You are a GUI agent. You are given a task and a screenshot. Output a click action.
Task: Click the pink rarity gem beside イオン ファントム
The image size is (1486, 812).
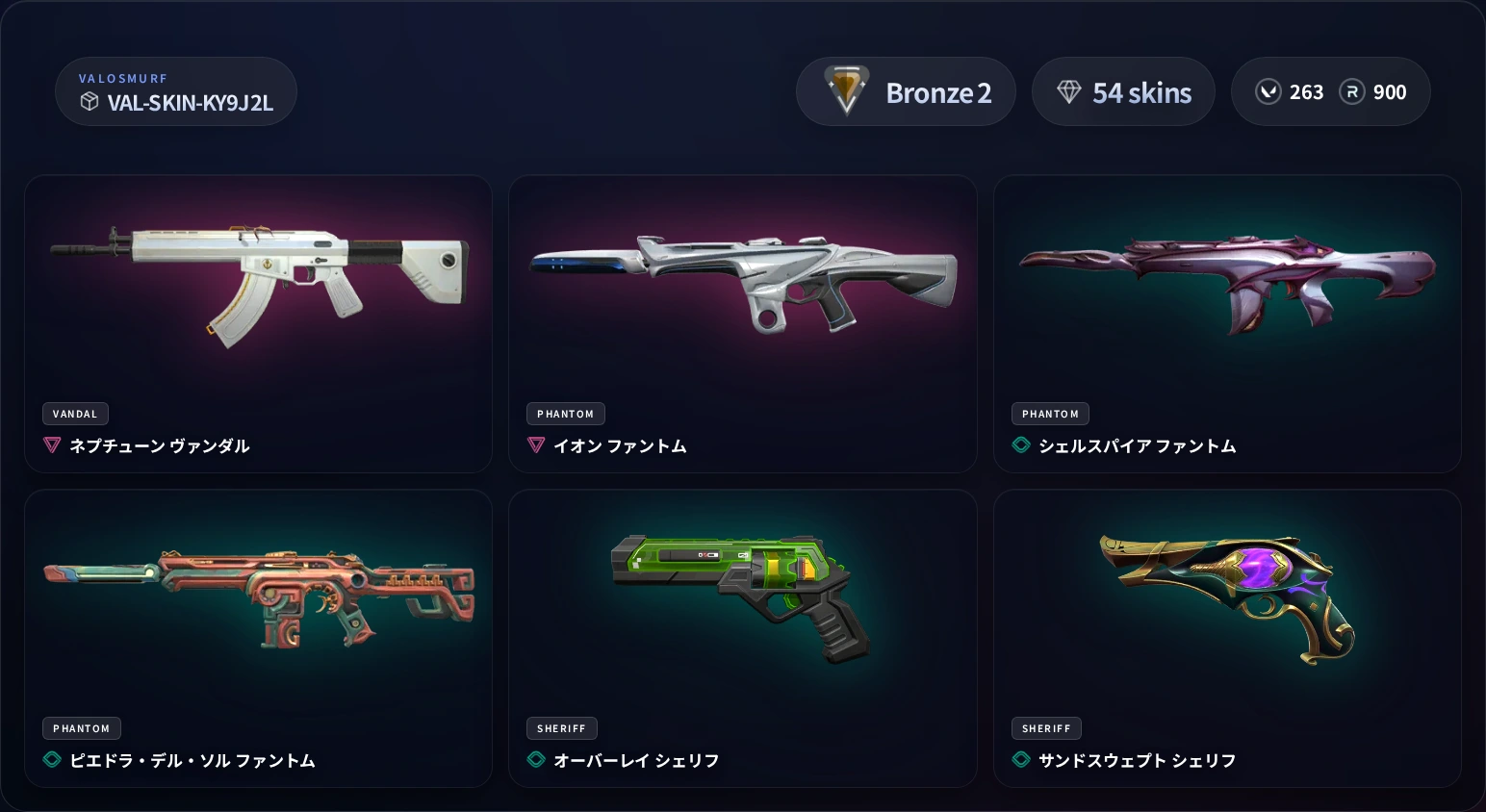coord(536,445)
